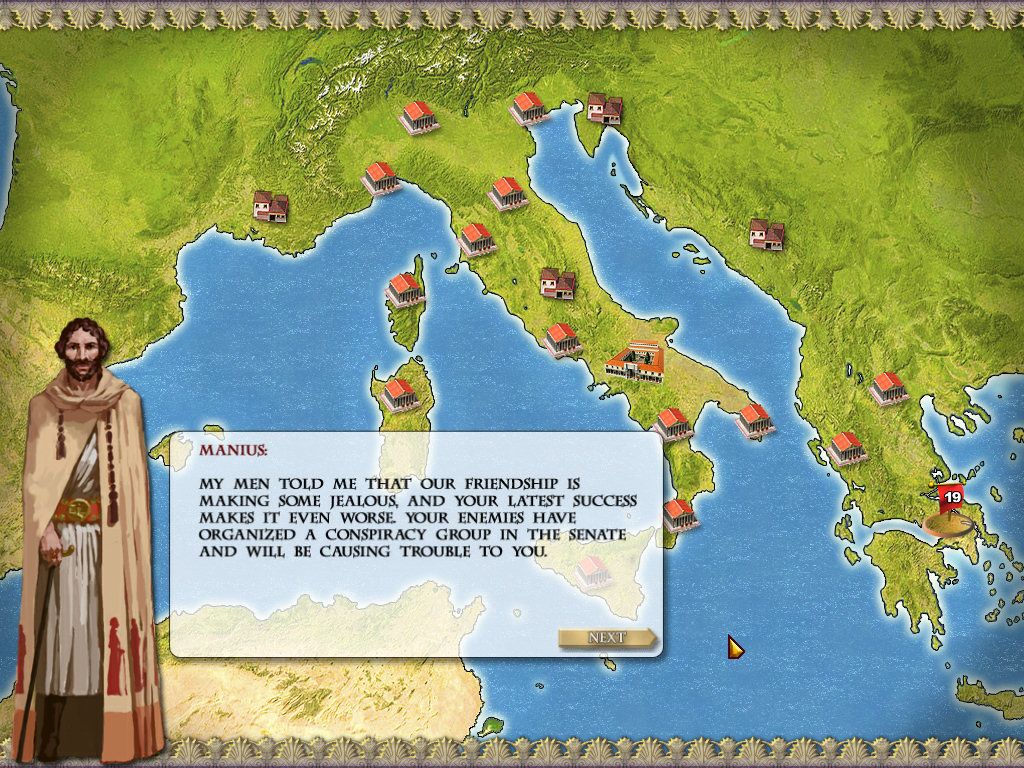Select the level 19 red flag marker
The width and height of the screenshot is (1024, 768).
[949, 498]
